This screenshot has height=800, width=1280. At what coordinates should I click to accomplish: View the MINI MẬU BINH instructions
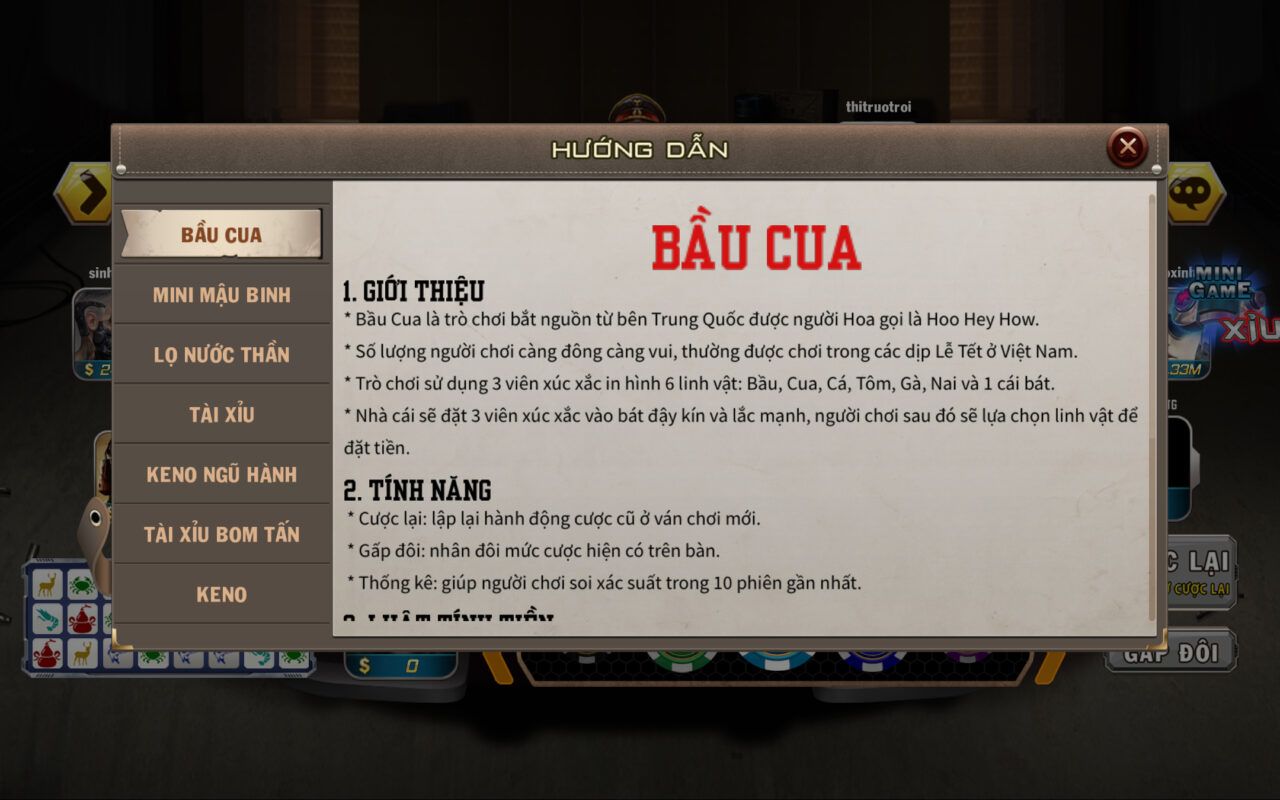221,294
